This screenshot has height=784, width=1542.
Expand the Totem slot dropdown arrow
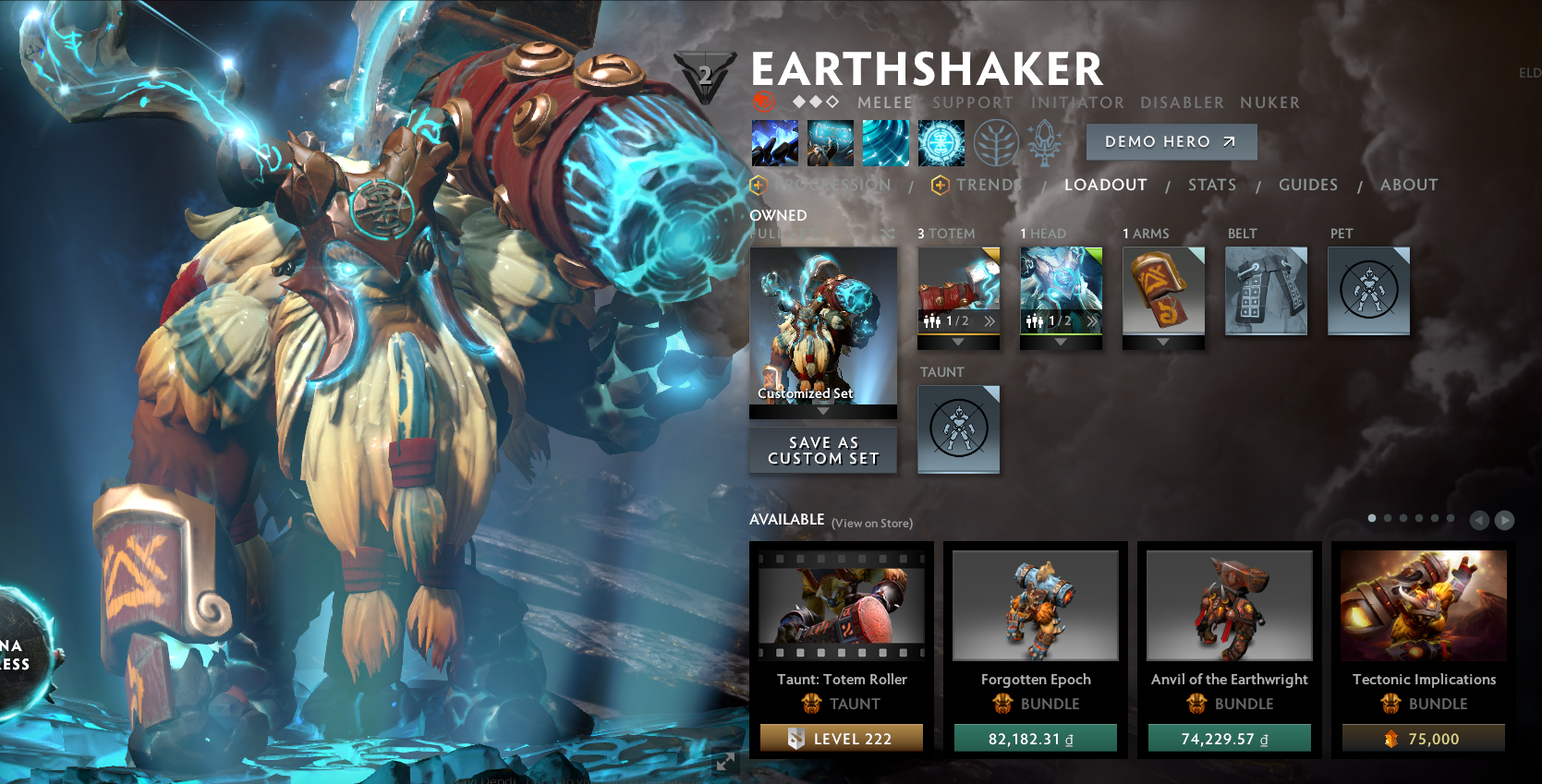(x=958, y=340)
